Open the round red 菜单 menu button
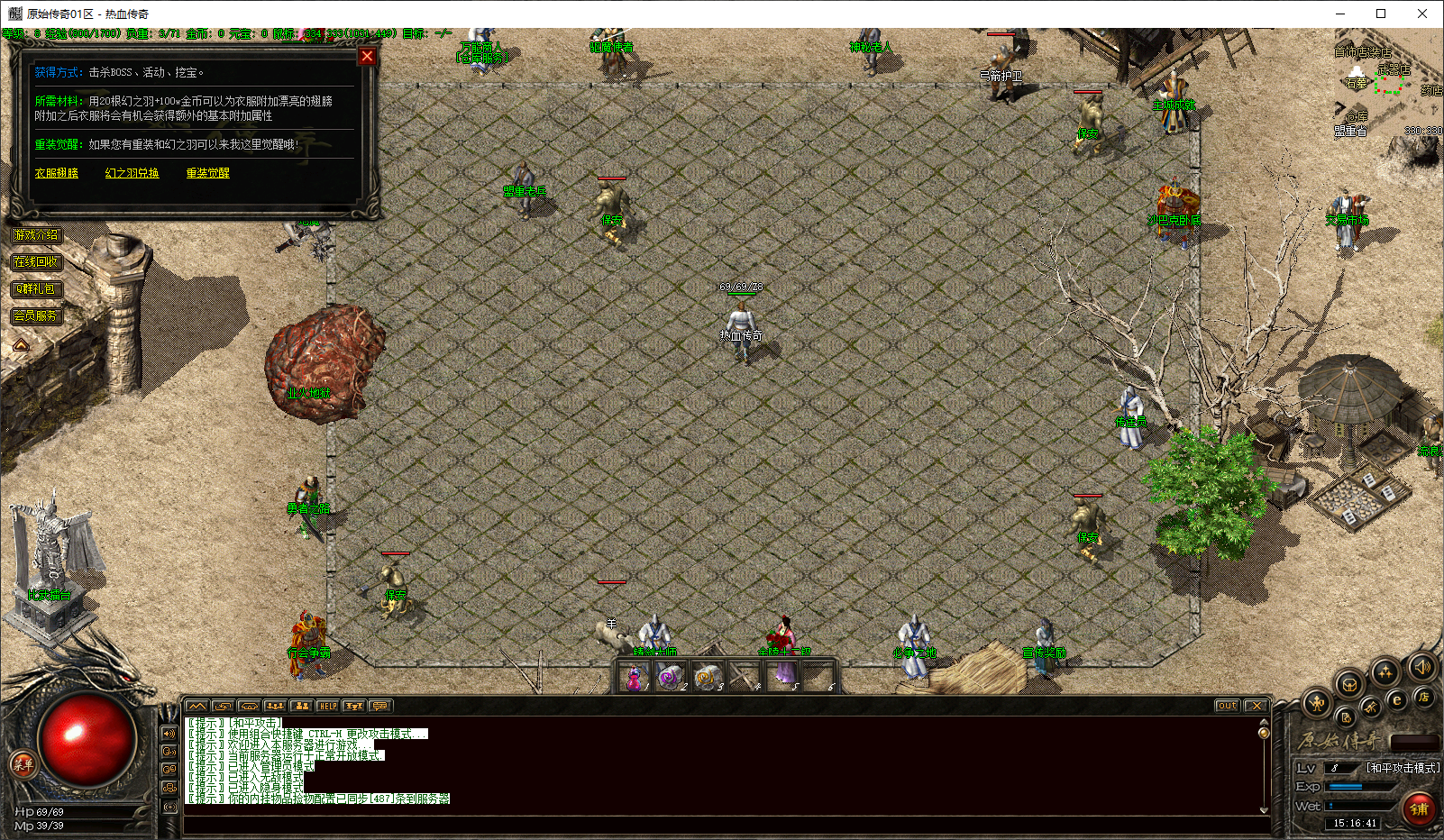 click(x=23, y=764)
